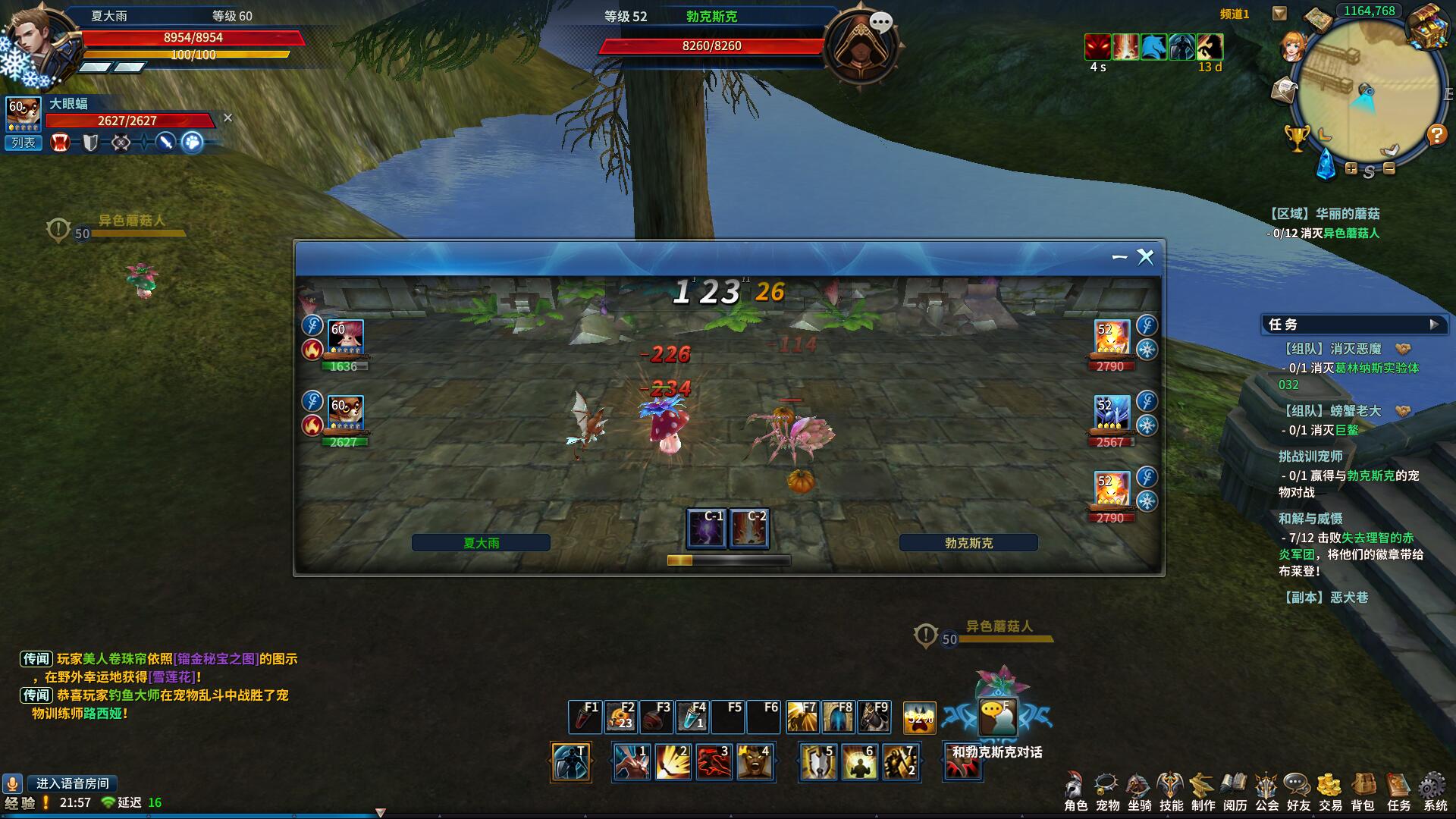This screenshot has height=819, width=1456.
Task: Minimize the pet battle window
Action: (x=1119, y=258)
